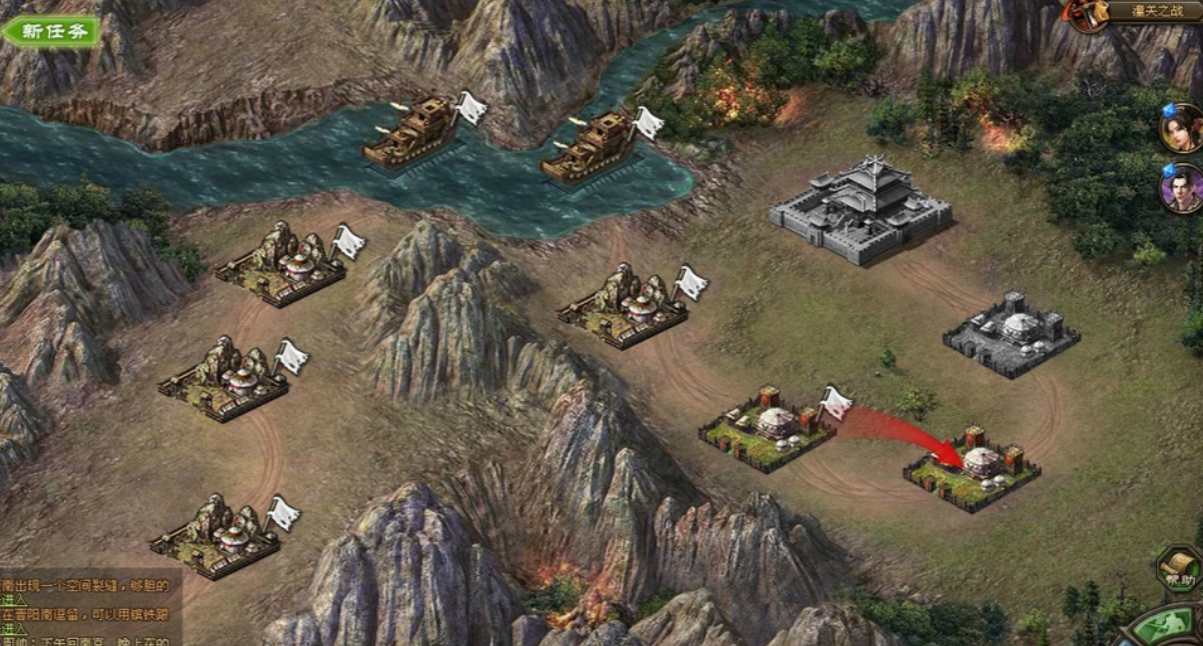Click 进入 under the space rift message
The height and width of the screenshot is (646, 1203).
click(x=14, y=599)
